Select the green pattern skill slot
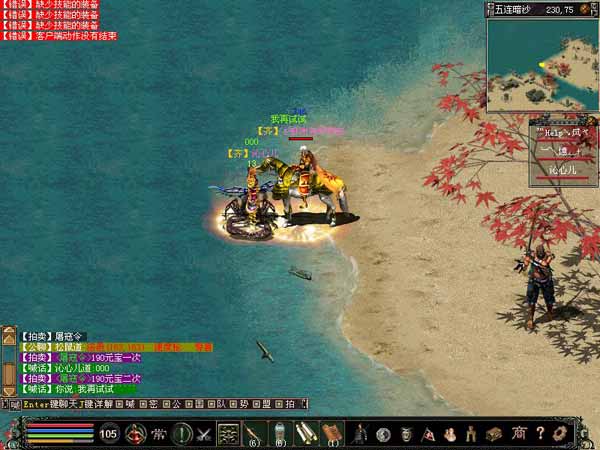Image resolution: width=600 pixels, height=450 pixels. (229, 434)
